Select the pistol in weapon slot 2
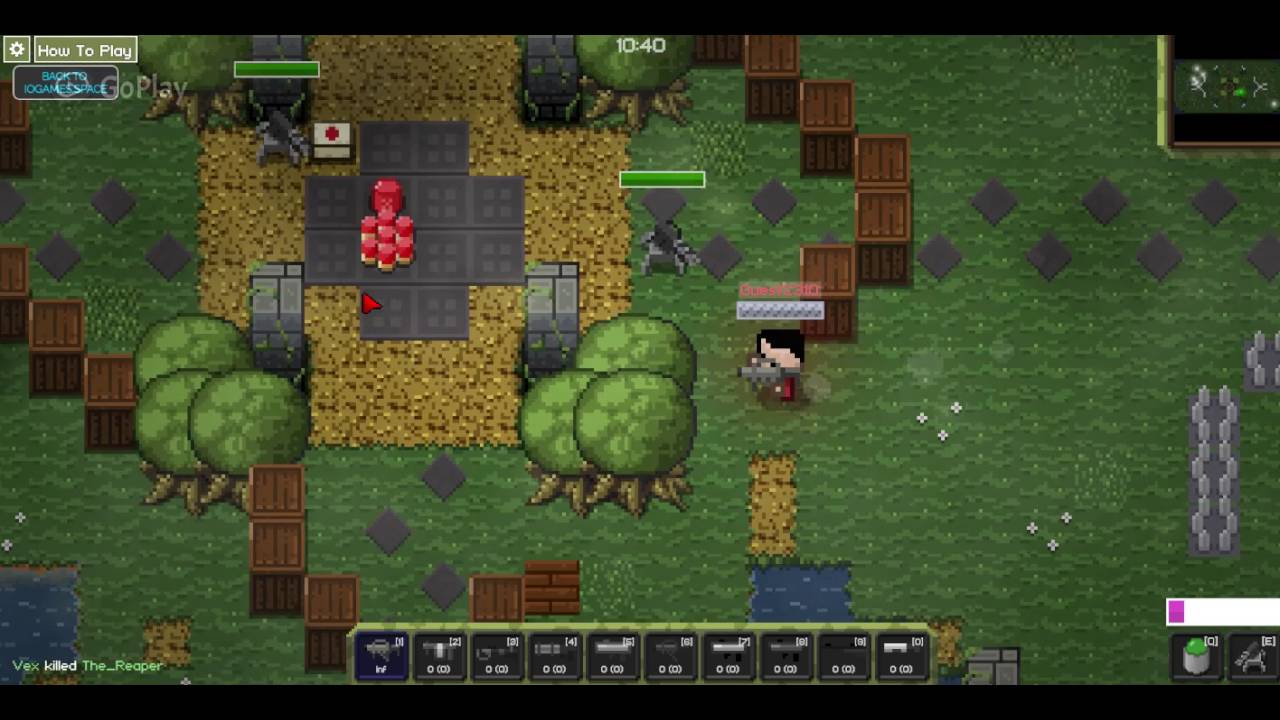 click(440, 655)
